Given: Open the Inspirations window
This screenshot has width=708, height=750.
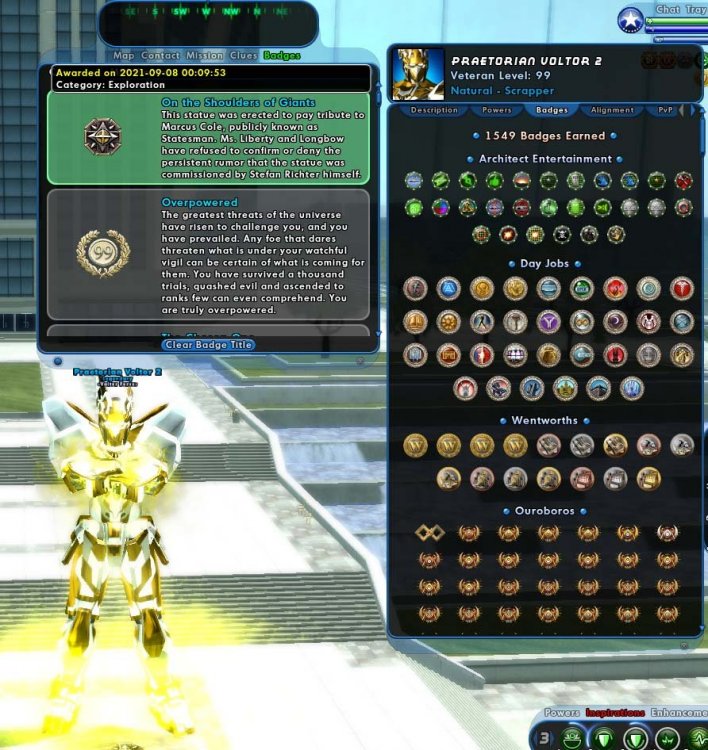Looking at the screenshot, I should point(615,714).
